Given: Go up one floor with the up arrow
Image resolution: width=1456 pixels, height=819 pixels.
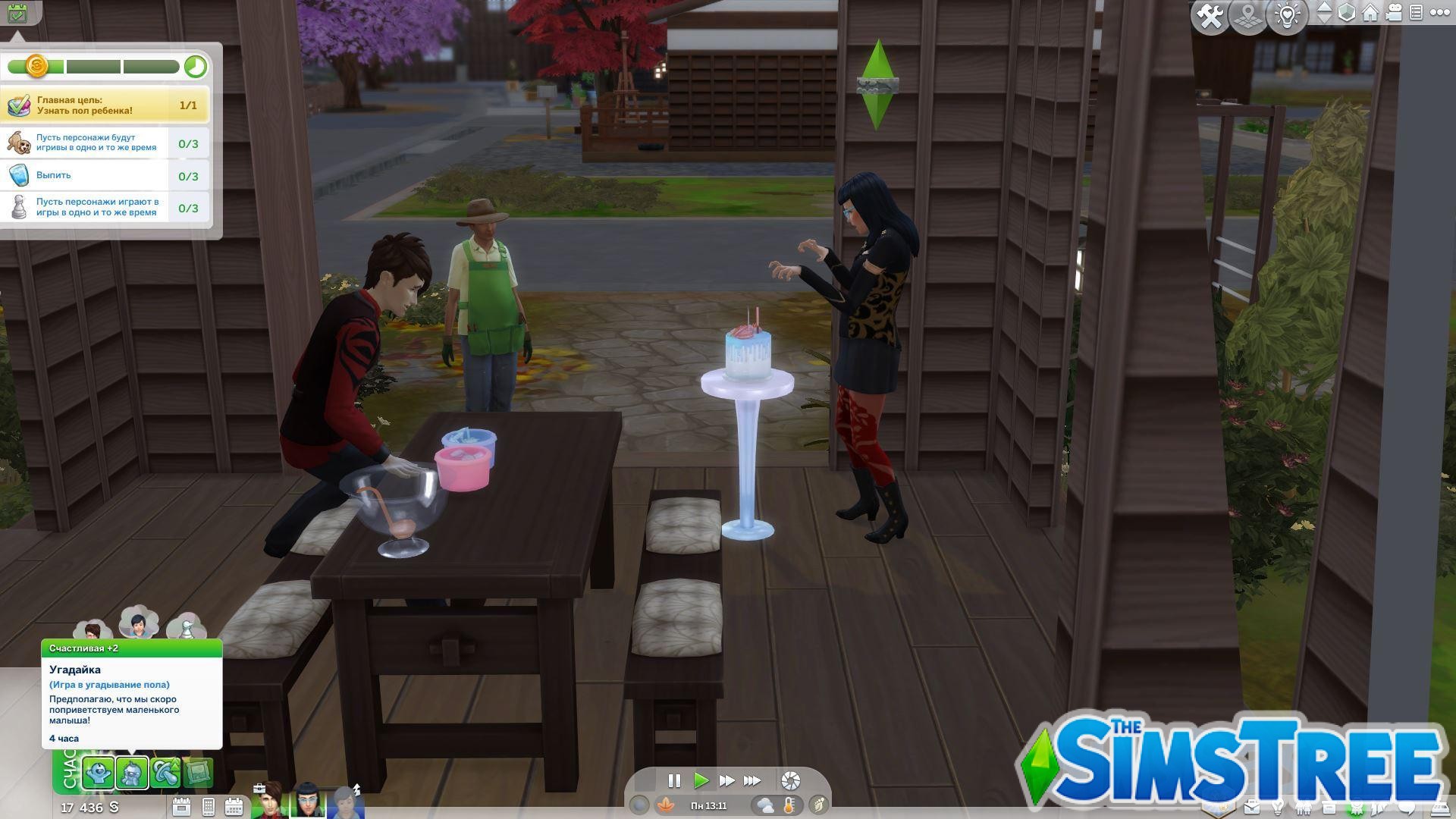Looking at the screenshot, I should pyautogui.click(x=1326, y=7).
